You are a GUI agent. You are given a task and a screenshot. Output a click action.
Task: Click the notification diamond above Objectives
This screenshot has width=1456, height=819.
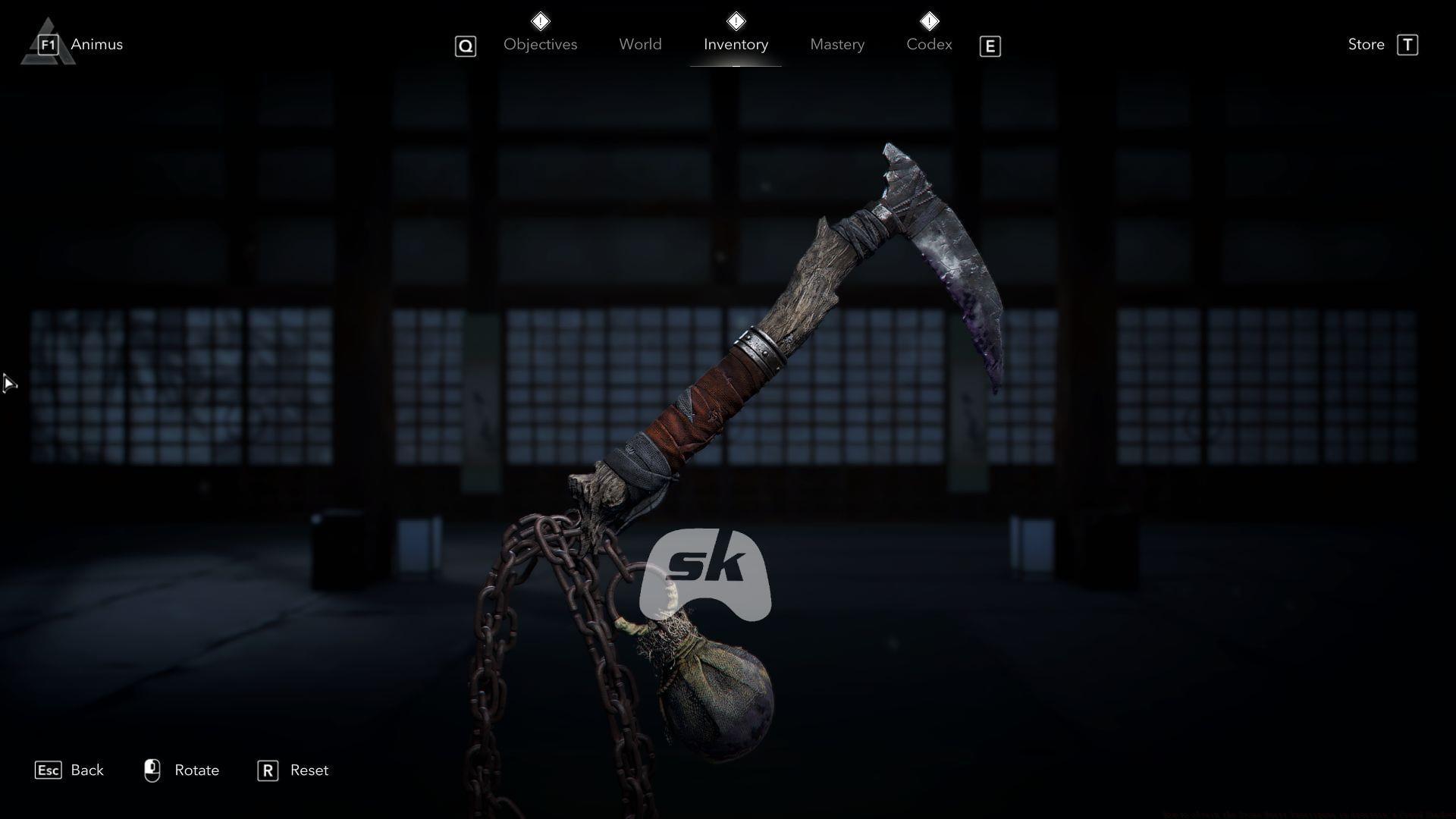click(541, 20)
